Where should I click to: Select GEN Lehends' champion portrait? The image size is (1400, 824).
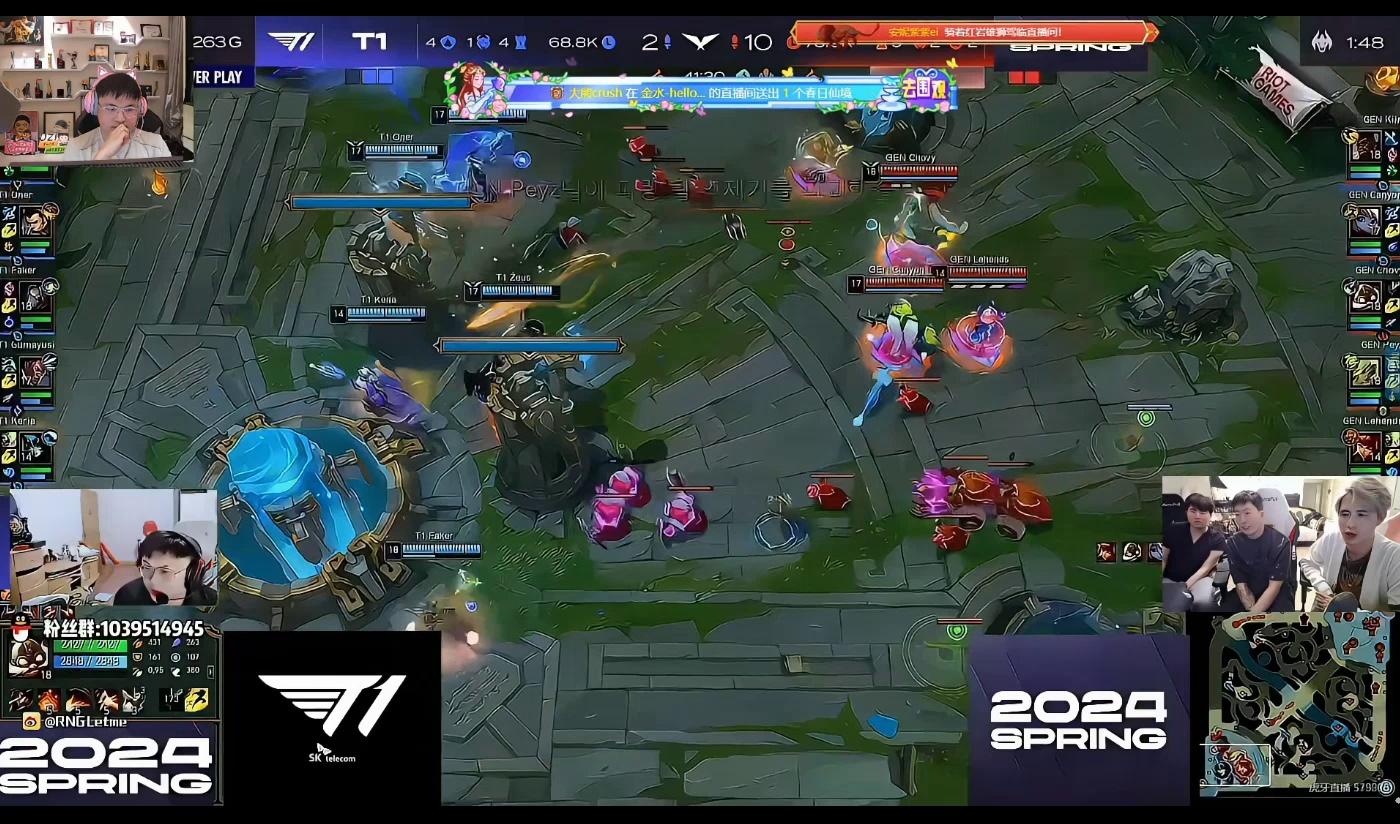[x=1366, y=447]
